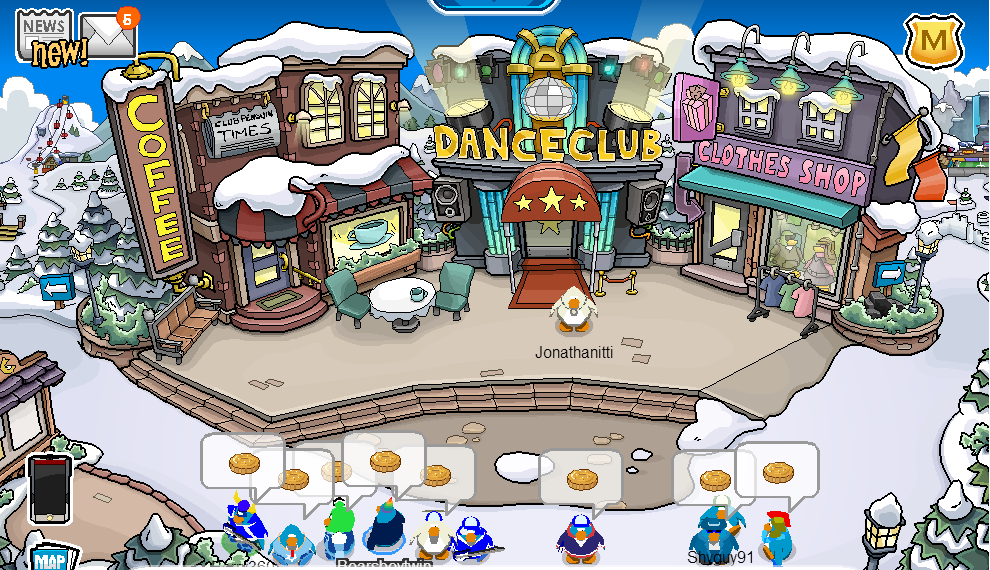Check the mail envelope with 5 new messages
Image resolution: width=990 pixels, height=570 pixels.
click(107, 37)
